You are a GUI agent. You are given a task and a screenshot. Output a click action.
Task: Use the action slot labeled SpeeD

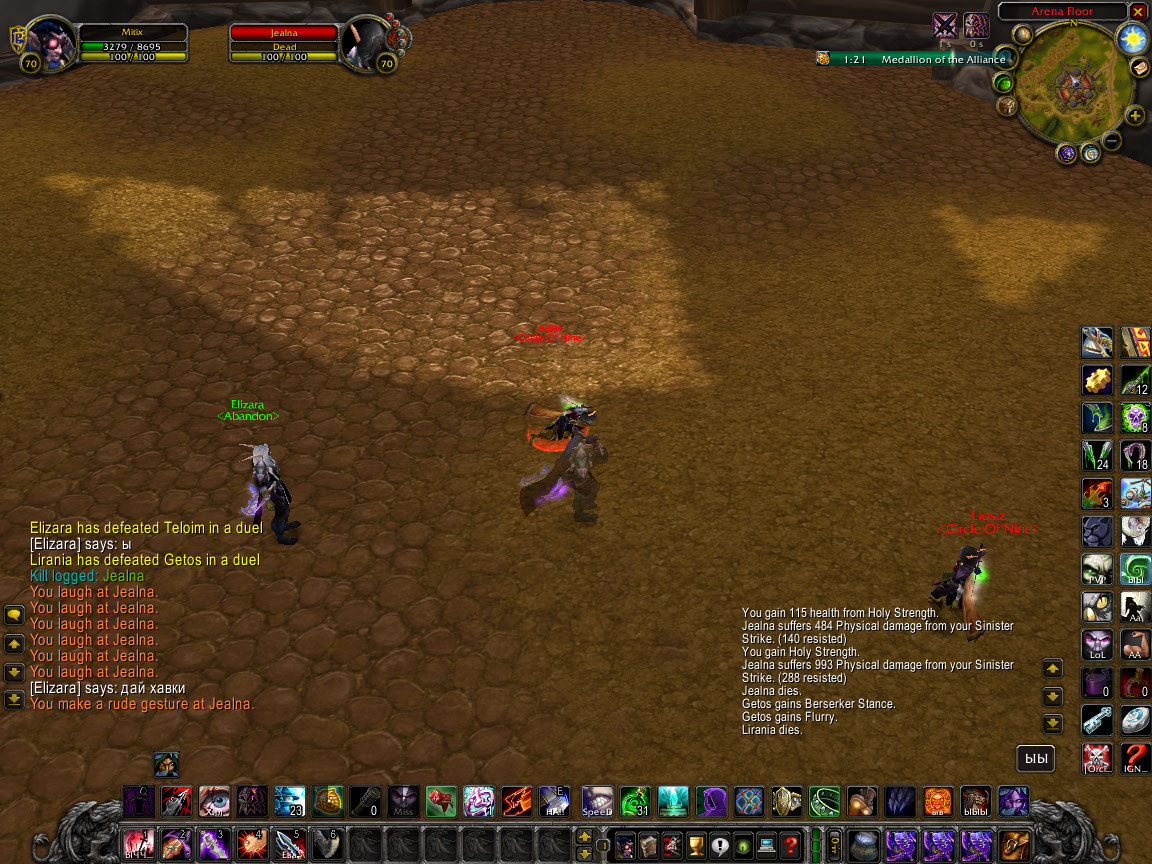[597, 801]
